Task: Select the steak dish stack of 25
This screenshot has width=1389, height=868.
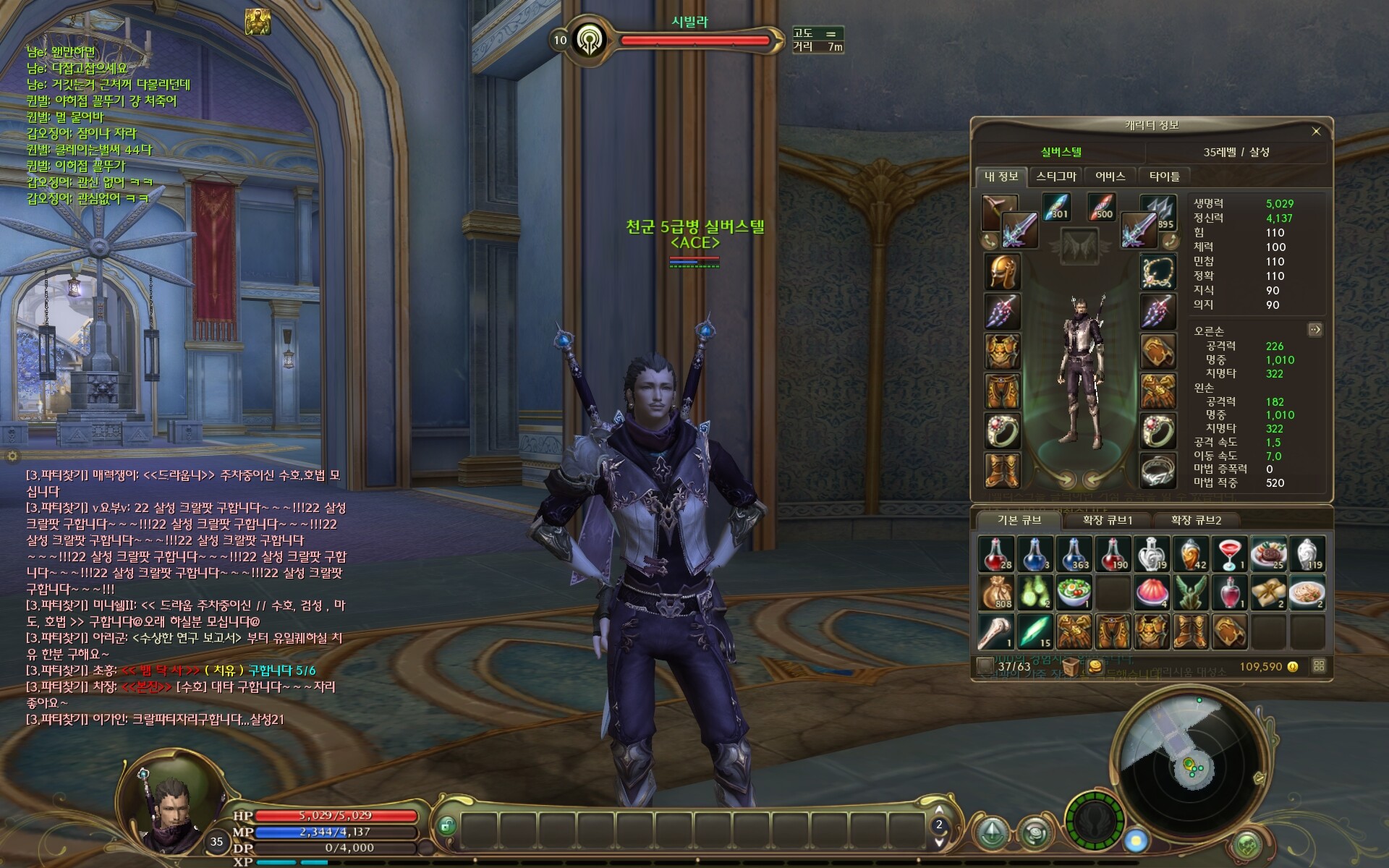Action: pos(1268,554)
